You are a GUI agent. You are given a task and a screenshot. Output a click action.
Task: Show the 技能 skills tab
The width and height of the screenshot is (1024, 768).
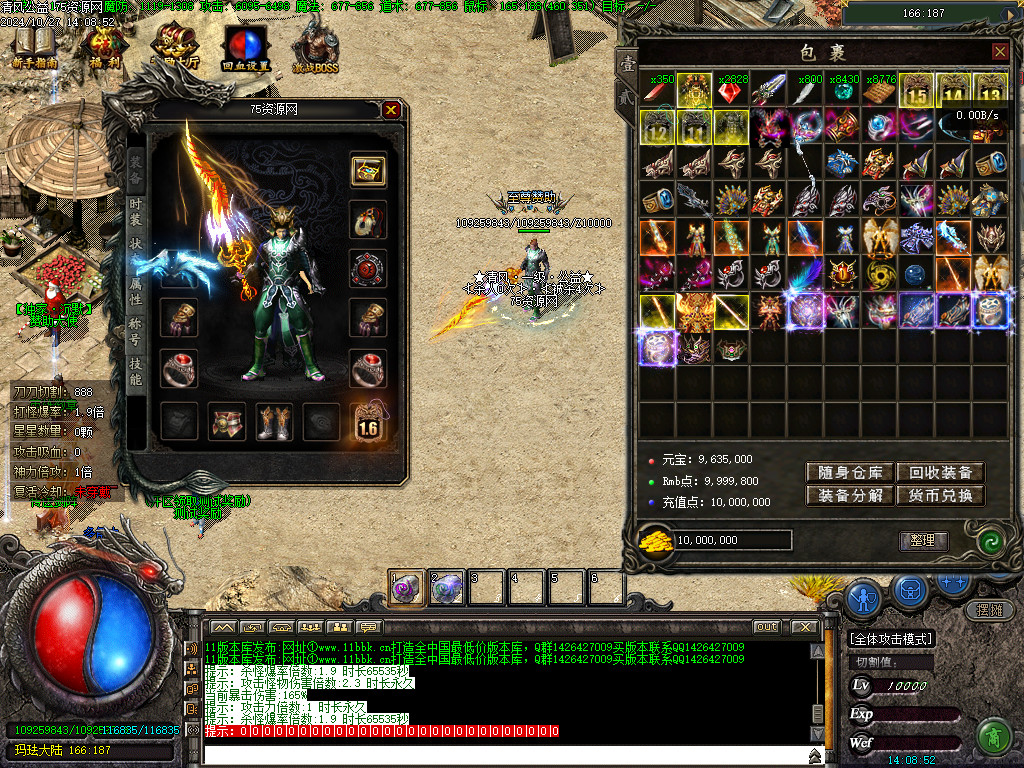click(x=136, y=371)
